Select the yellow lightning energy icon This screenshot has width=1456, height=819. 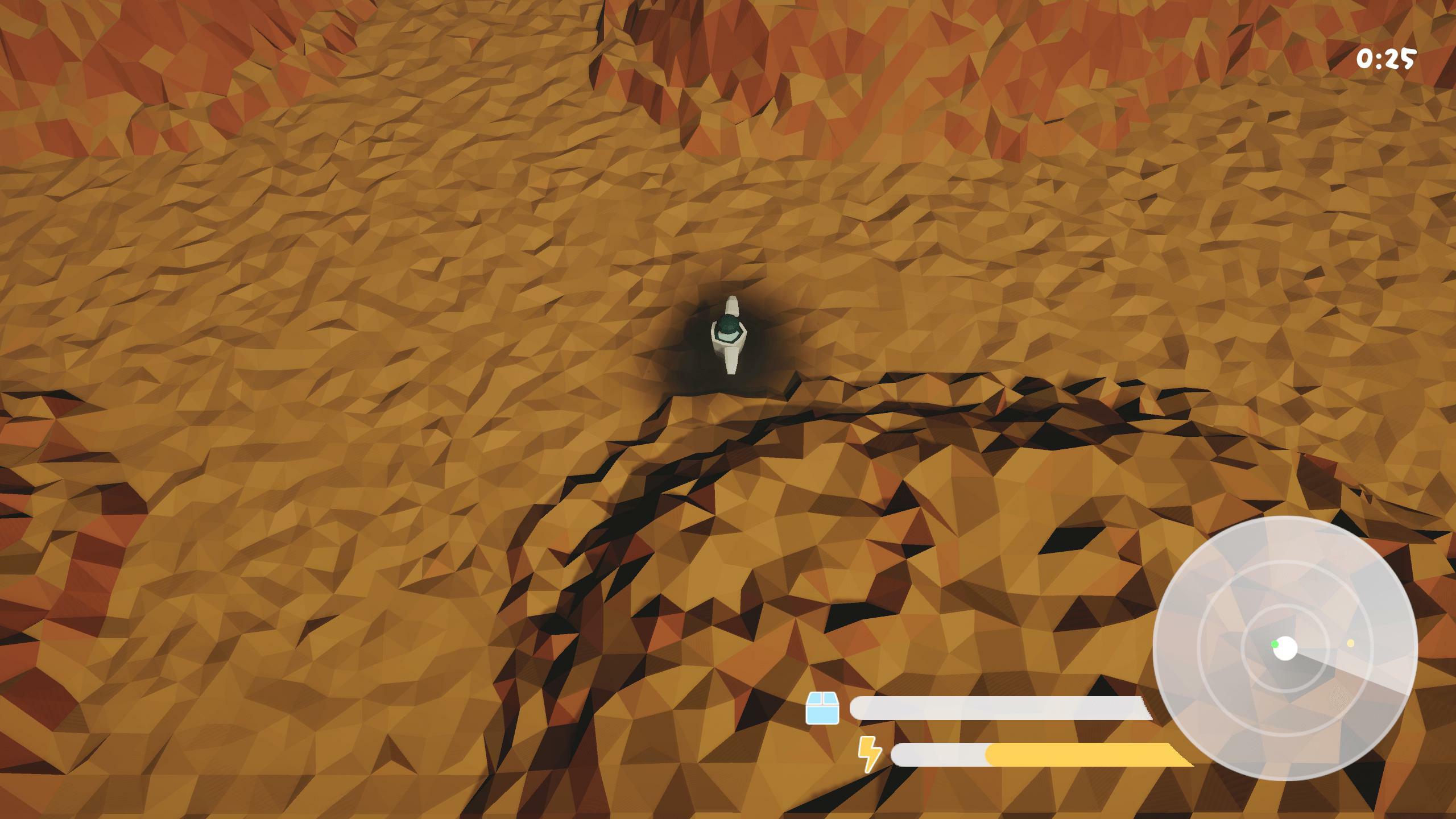(869, 755)
